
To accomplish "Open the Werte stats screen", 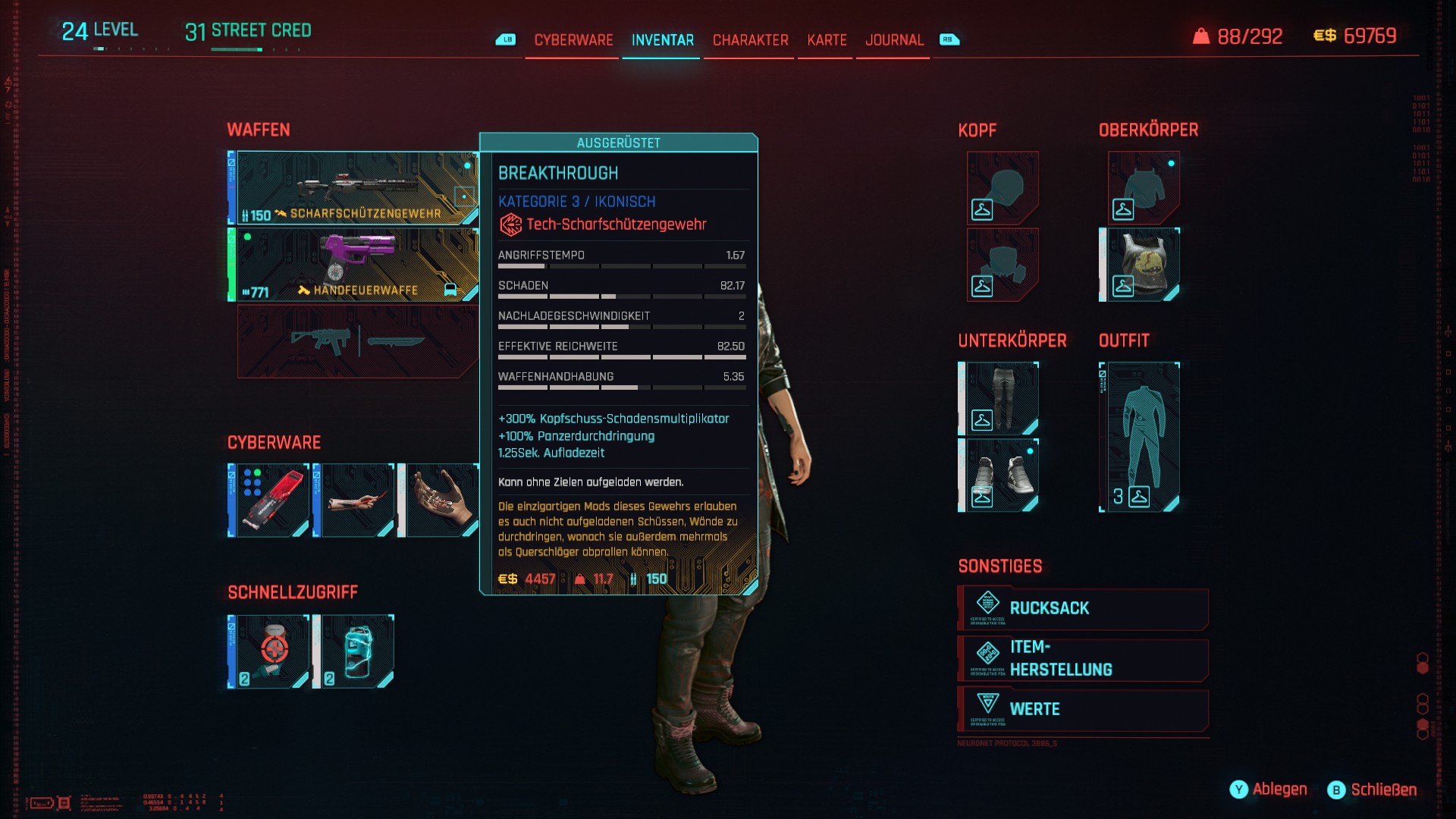I will pyautogui.click(x=1083, y=709).
